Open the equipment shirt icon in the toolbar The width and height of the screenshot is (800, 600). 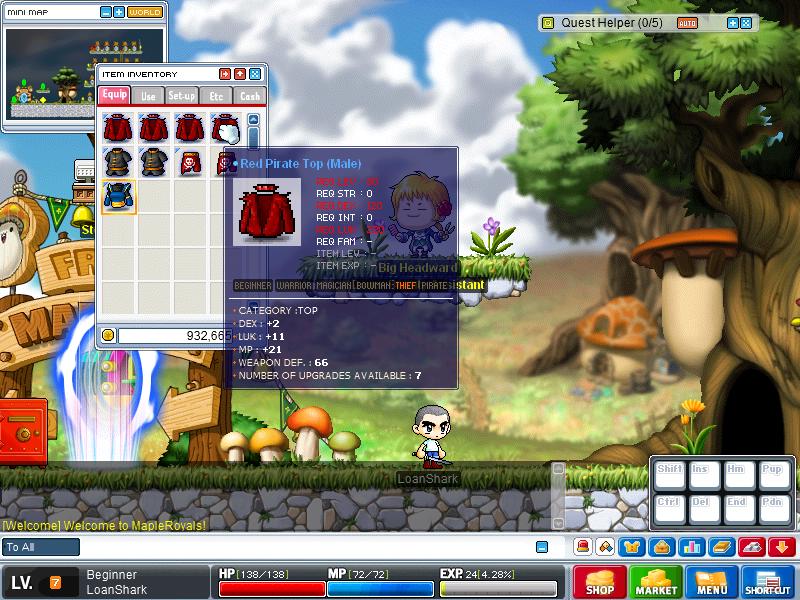[x=634, y=547]
